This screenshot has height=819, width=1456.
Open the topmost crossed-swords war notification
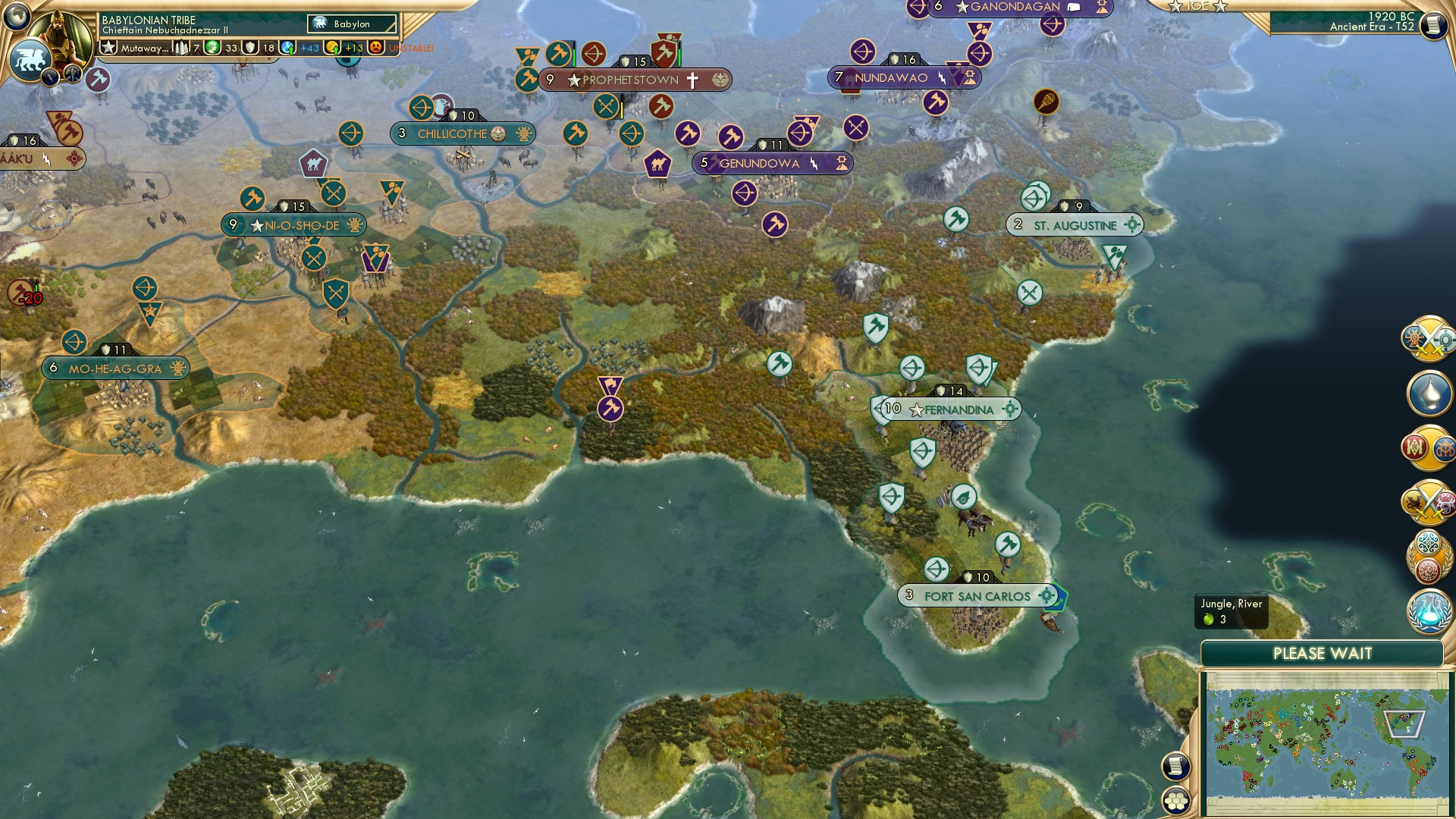(x=1426, y=339)
